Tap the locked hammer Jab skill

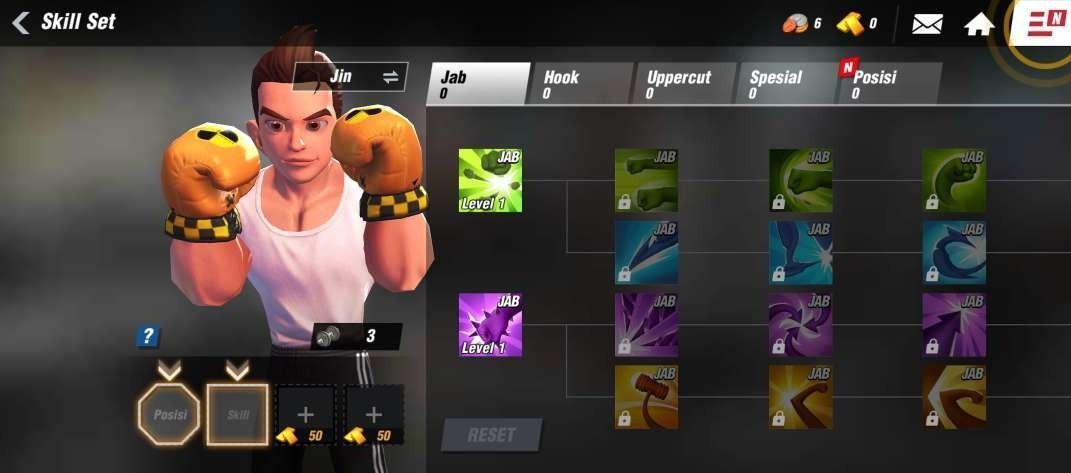coord(646,397)
